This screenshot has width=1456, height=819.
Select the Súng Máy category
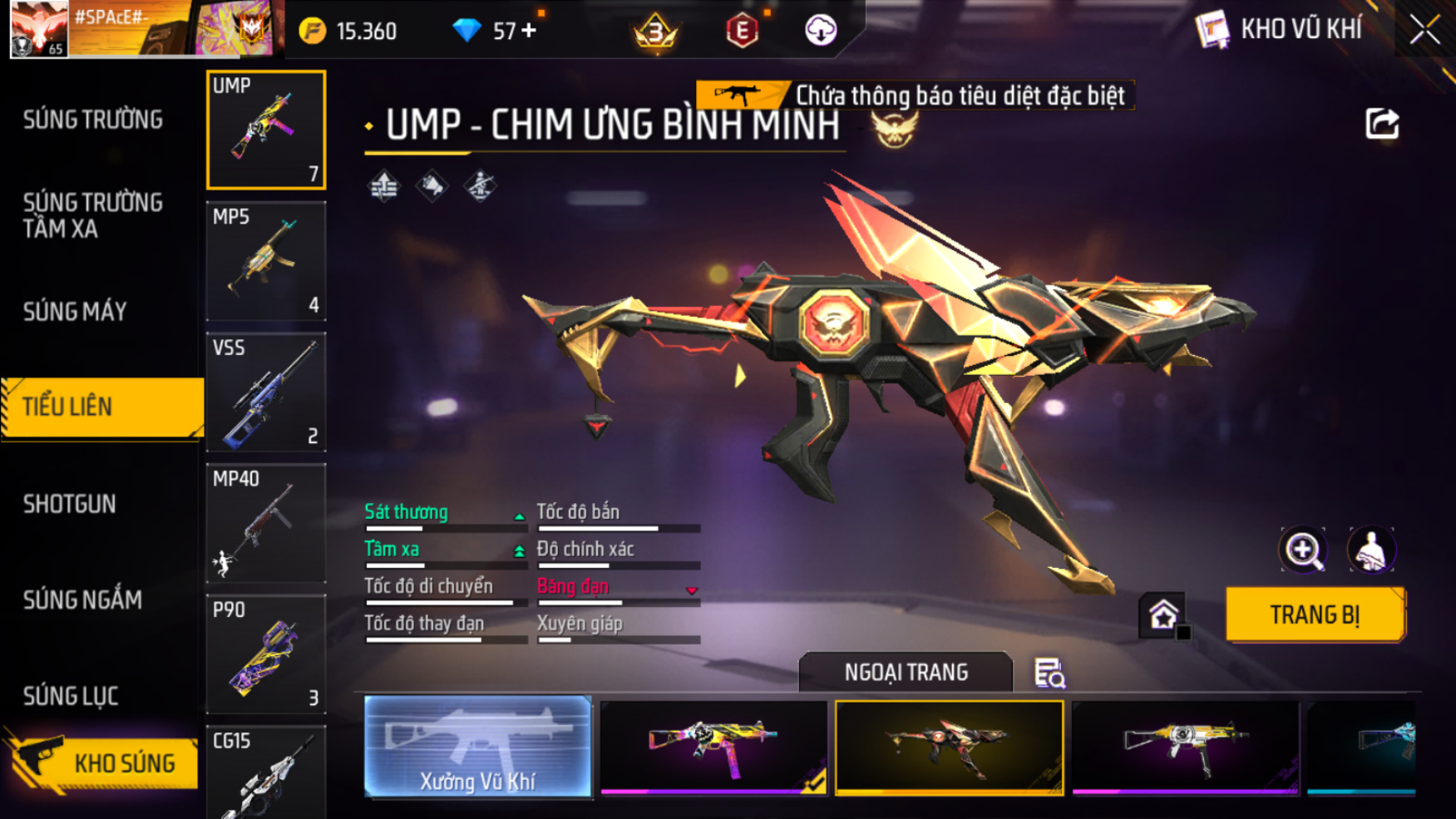[x=75, y=312]
